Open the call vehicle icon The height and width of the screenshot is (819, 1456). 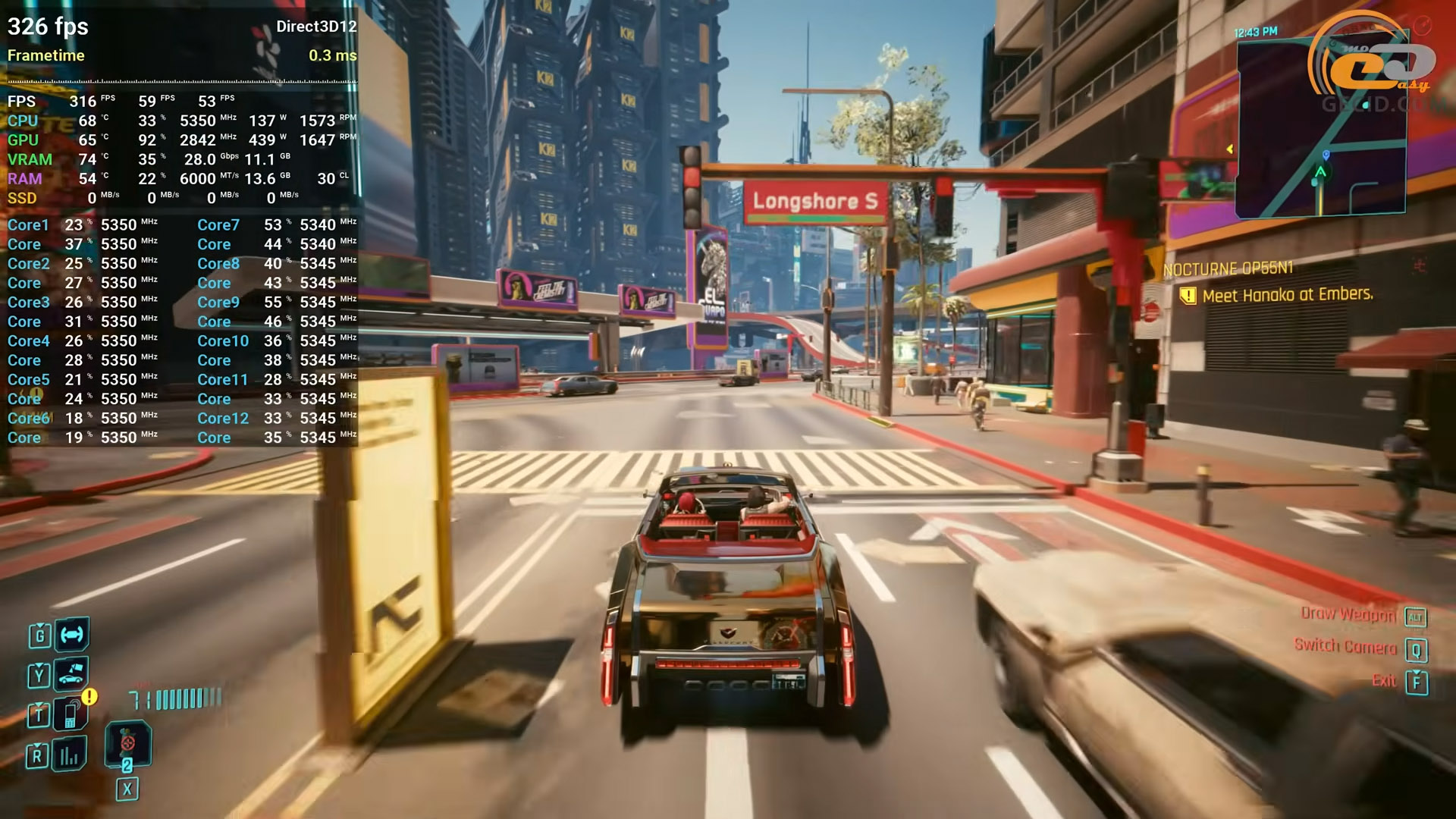(x=71, y=673)
